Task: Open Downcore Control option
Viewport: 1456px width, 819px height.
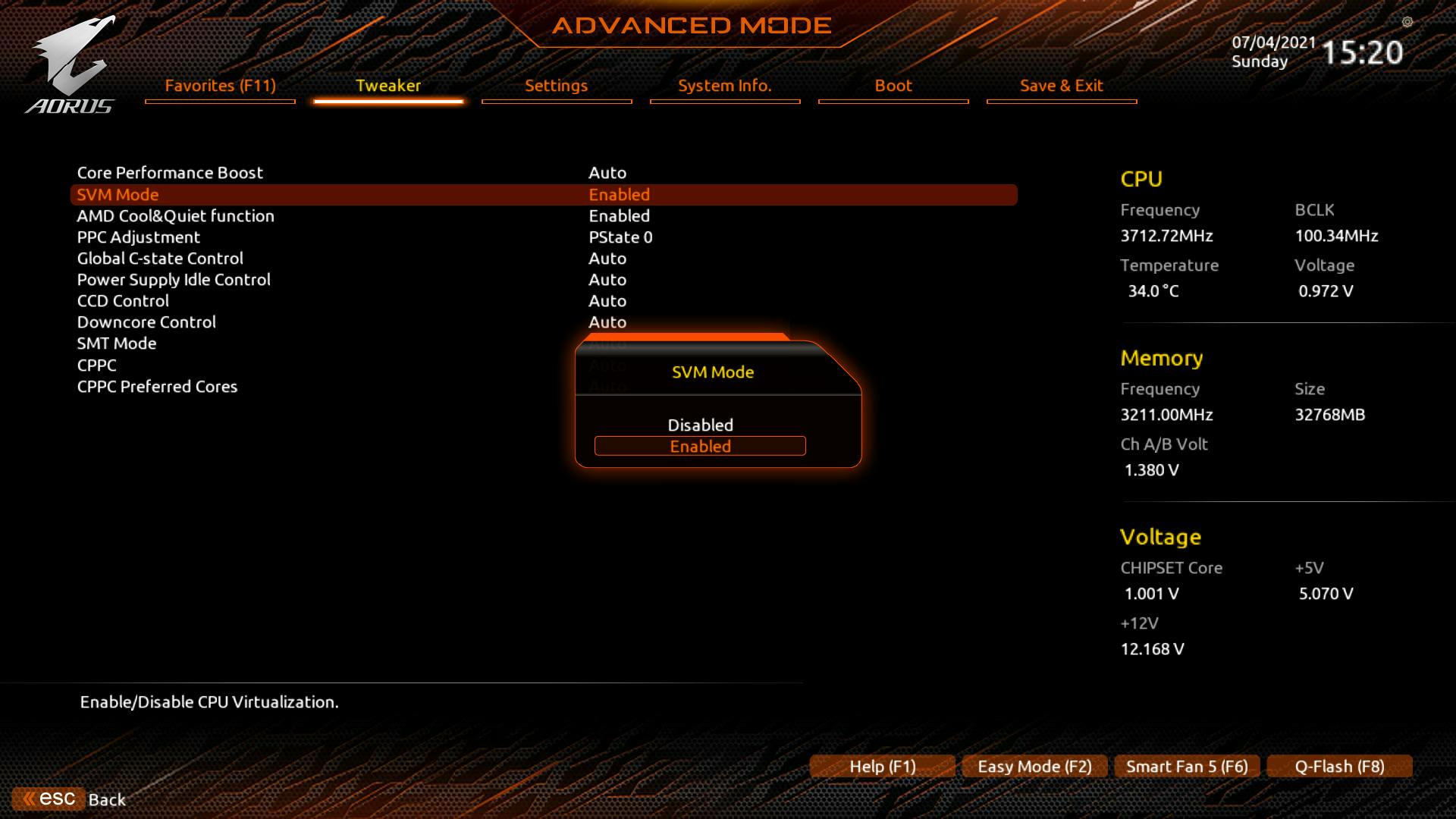Action: [x=146, y=322]
